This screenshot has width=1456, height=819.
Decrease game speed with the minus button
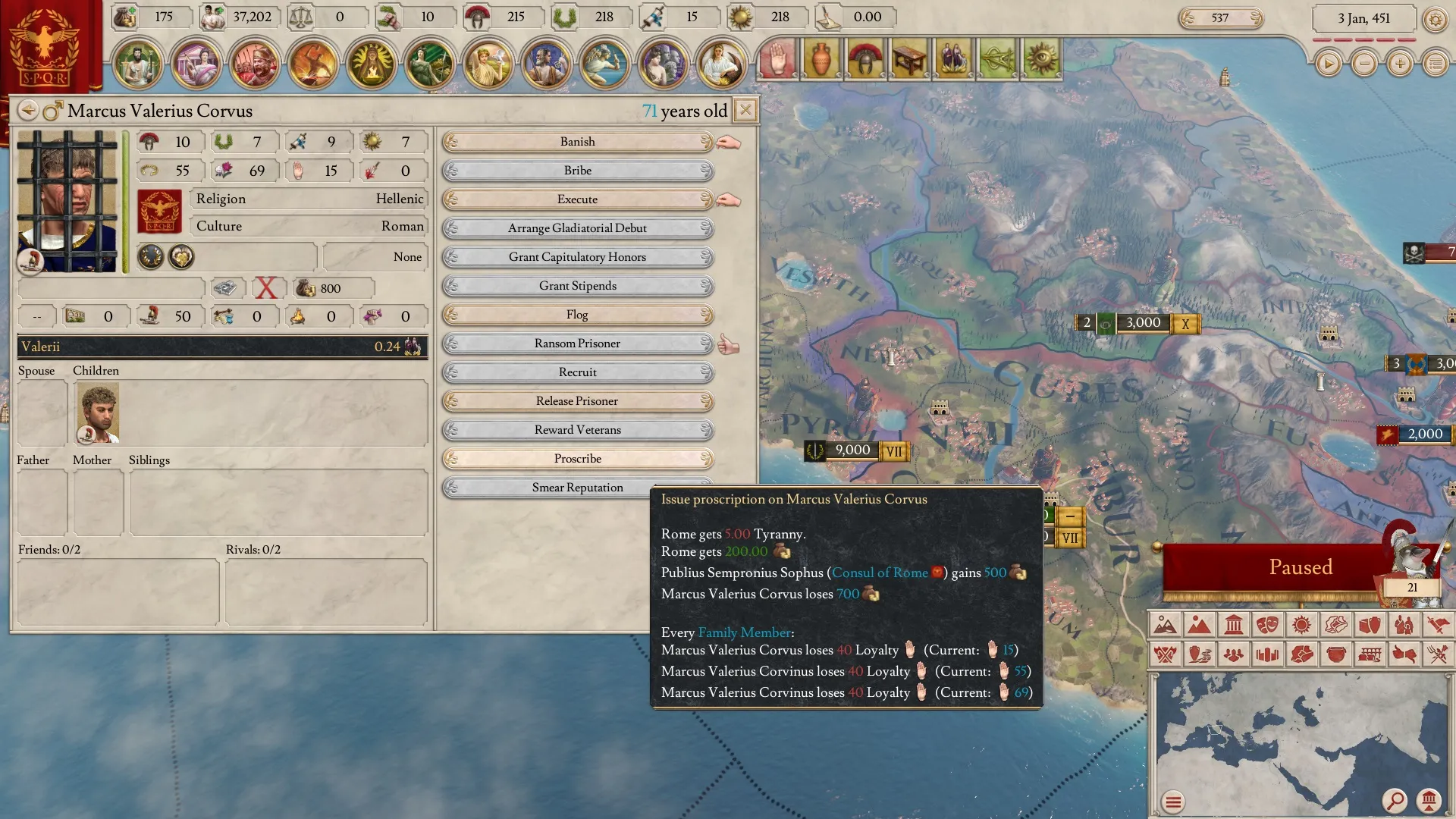click(x=1364, y=64)
